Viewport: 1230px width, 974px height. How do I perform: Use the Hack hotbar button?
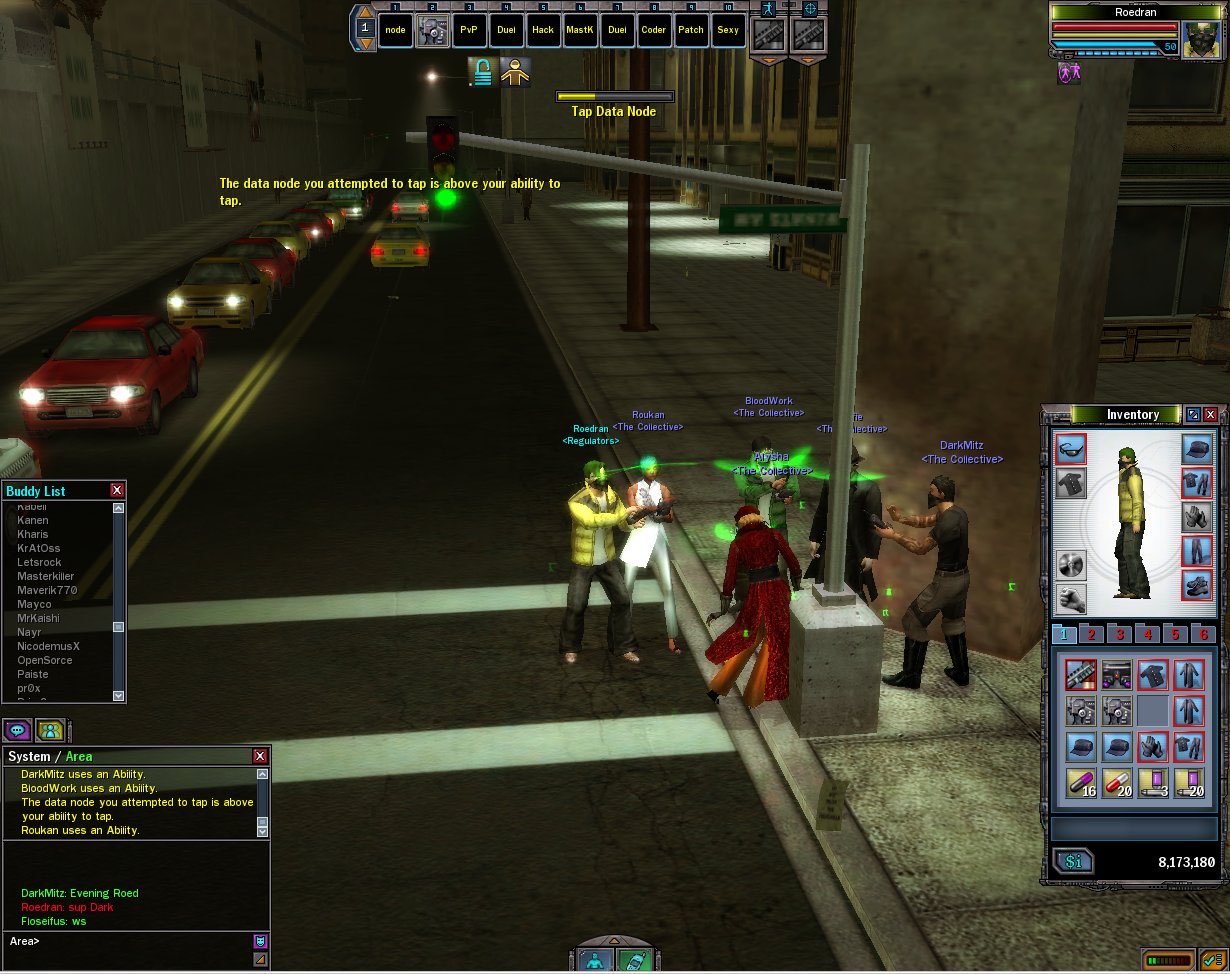tap(543, 30)
